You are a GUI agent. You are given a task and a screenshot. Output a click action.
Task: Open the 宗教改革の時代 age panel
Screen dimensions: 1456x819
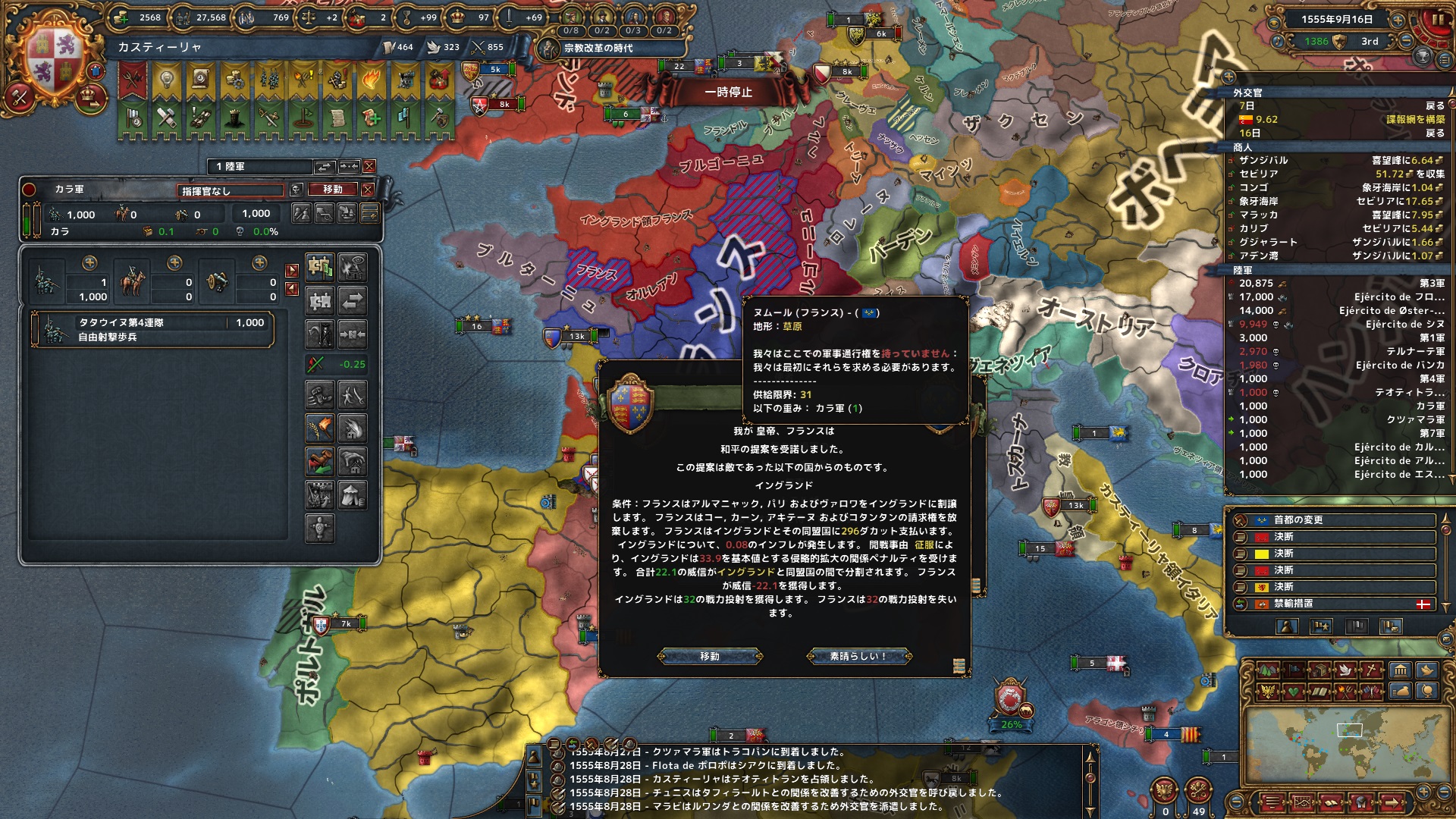598,49
